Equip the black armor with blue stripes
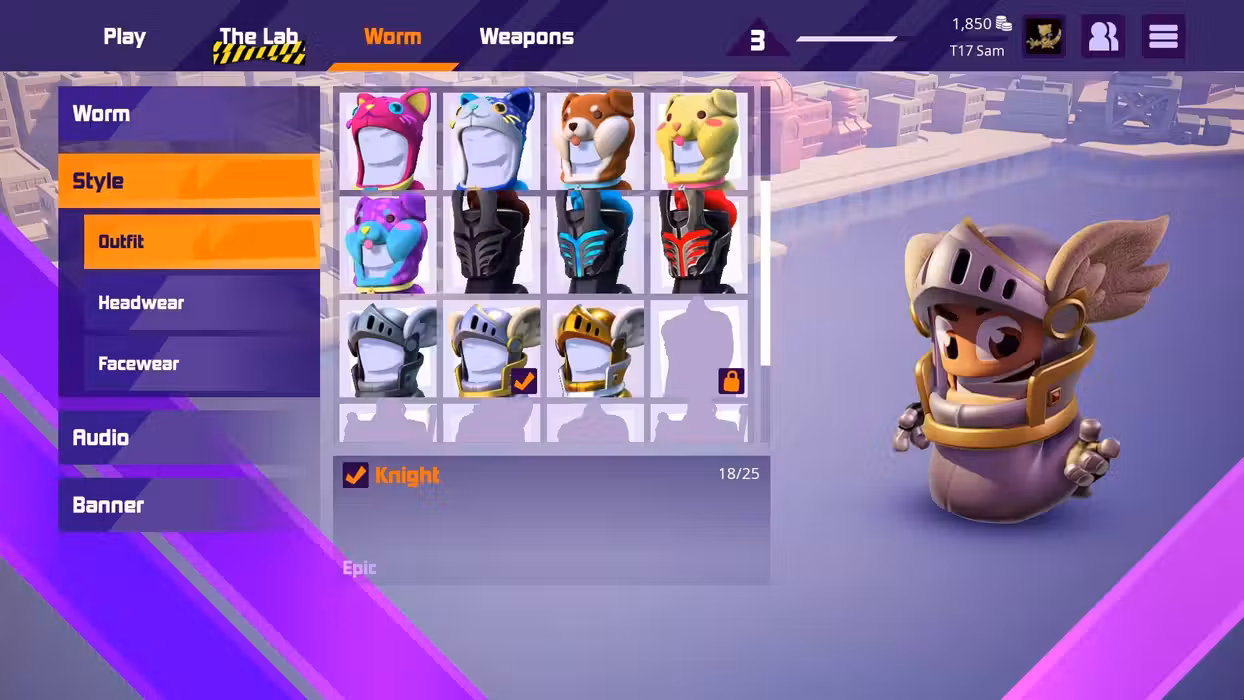 point(595,244)
